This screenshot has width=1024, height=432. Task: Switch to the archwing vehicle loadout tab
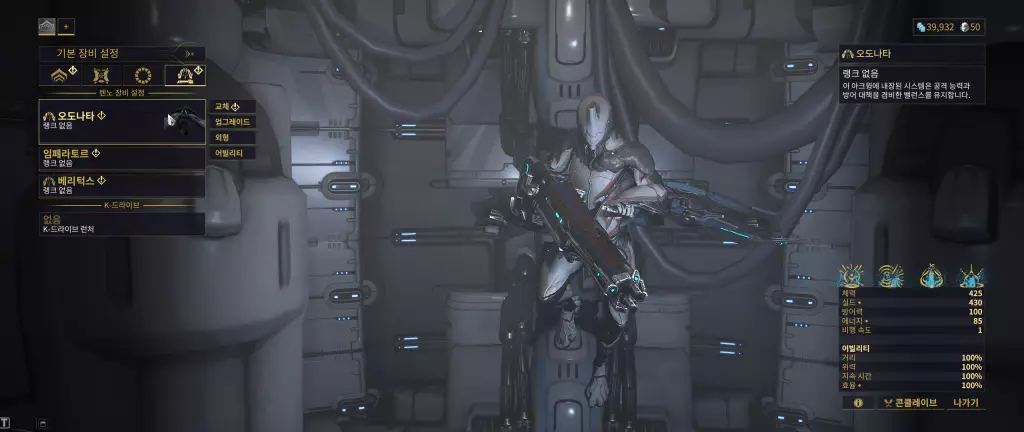tap(185, 75)
